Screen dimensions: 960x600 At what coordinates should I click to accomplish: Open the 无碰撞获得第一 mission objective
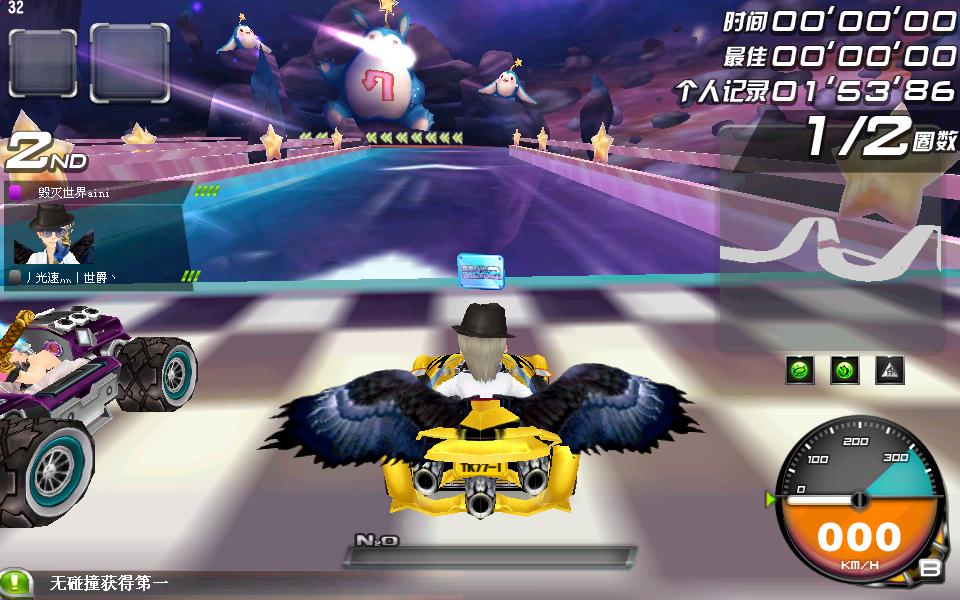[110, 584]
